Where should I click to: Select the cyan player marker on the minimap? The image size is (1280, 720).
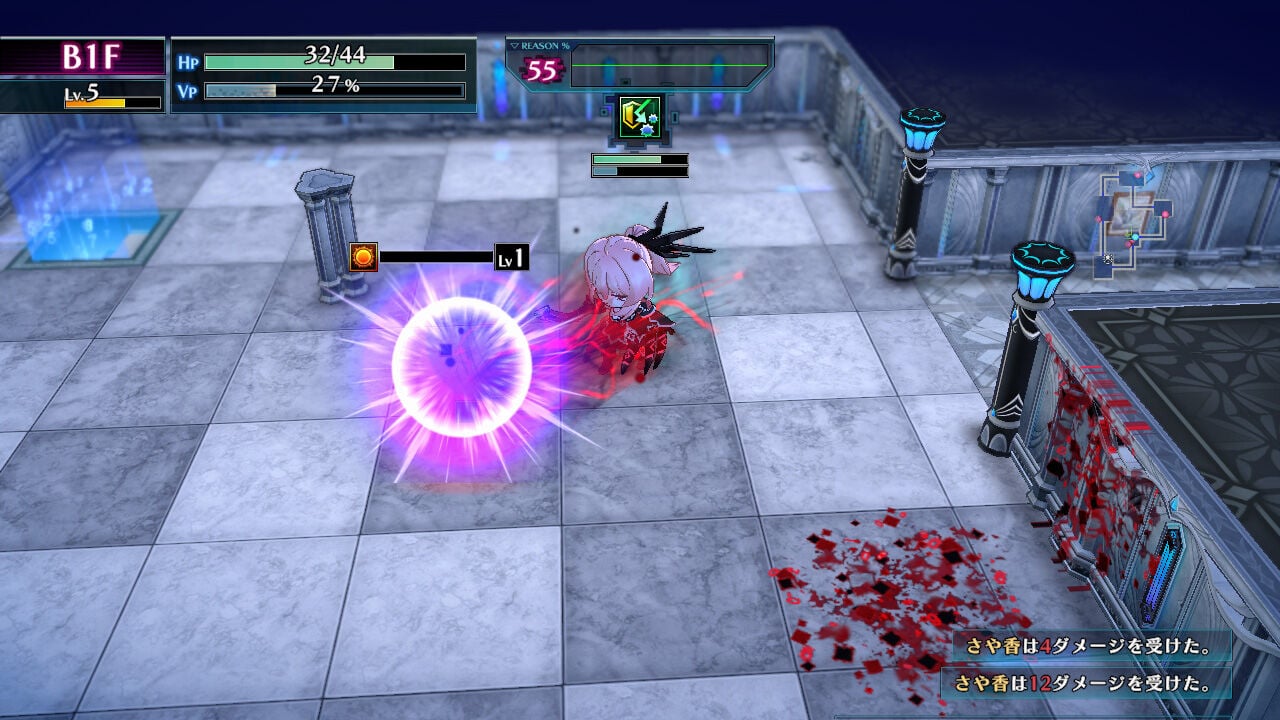pyautogui.click(x=1135, y=237)
